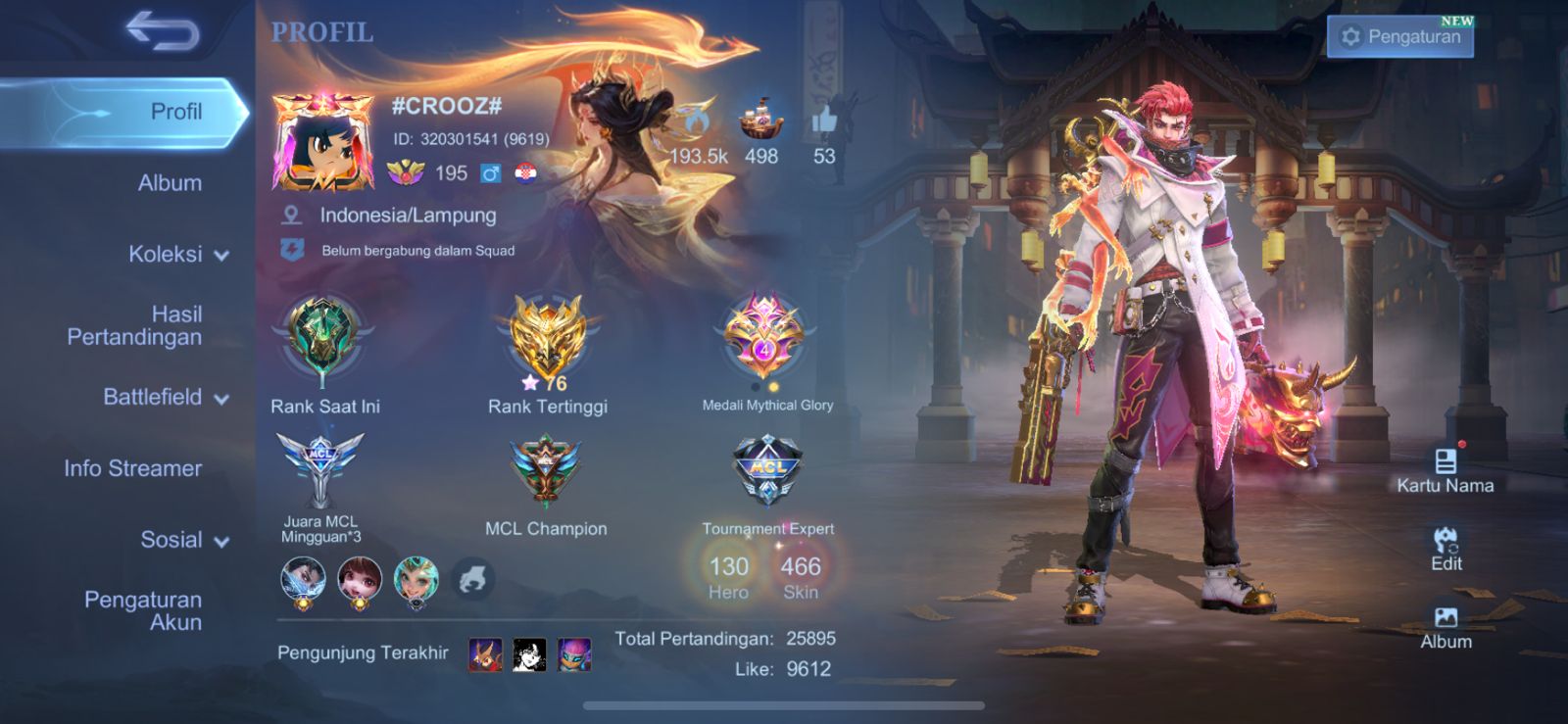1568x724 pixels.
Task: Go back using the return arrow
Action: tap(163, 31)
